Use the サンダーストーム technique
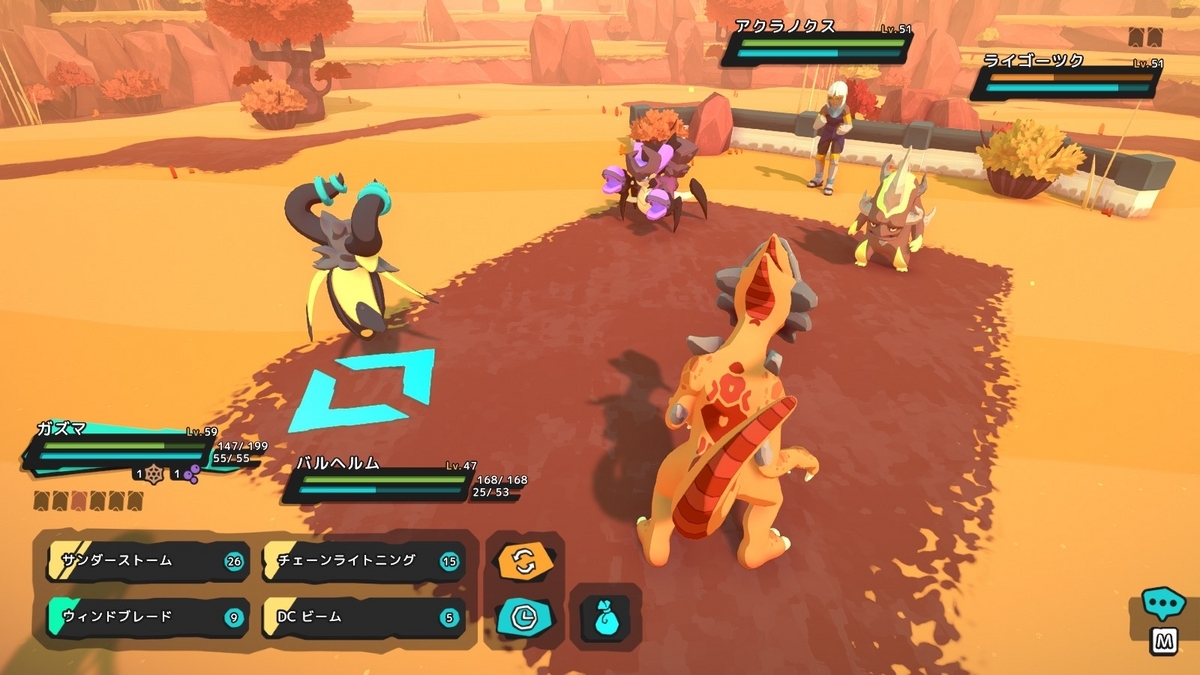Viewport: 1200px width, 675px height. click(146, 561)
